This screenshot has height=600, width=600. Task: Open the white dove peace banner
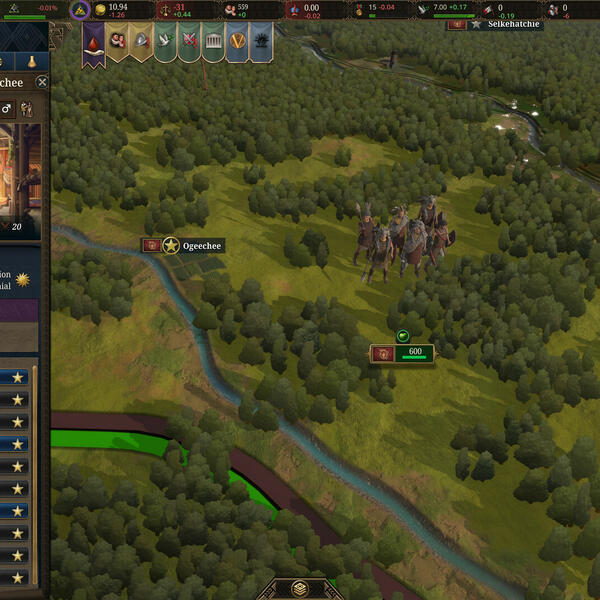pyautogui.click(x=166, y=42)
